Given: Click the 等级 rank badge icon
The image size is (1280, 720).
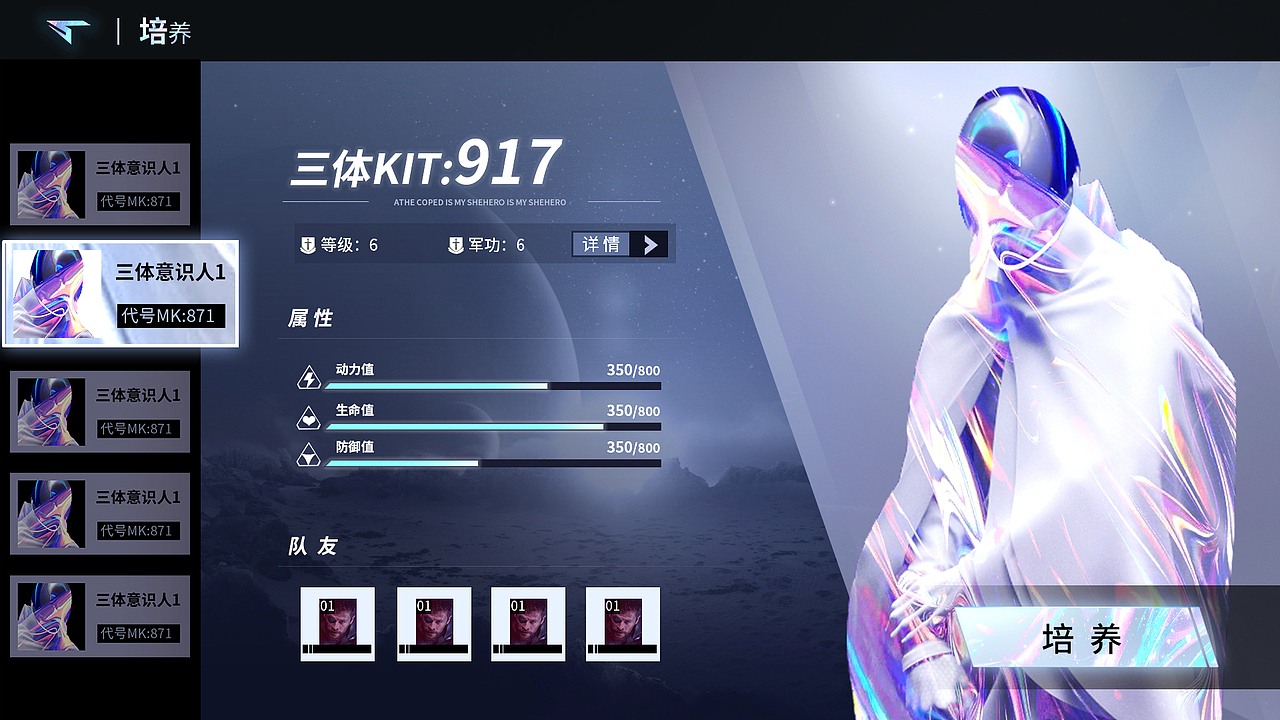Looking at the screenshot, I should click(x=310, y=243).
